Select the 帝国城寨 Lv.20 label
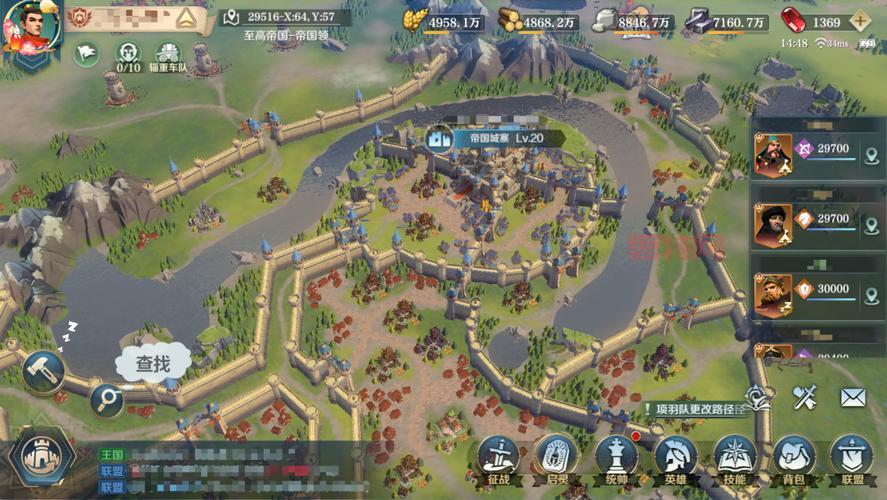 click(486, 138)
